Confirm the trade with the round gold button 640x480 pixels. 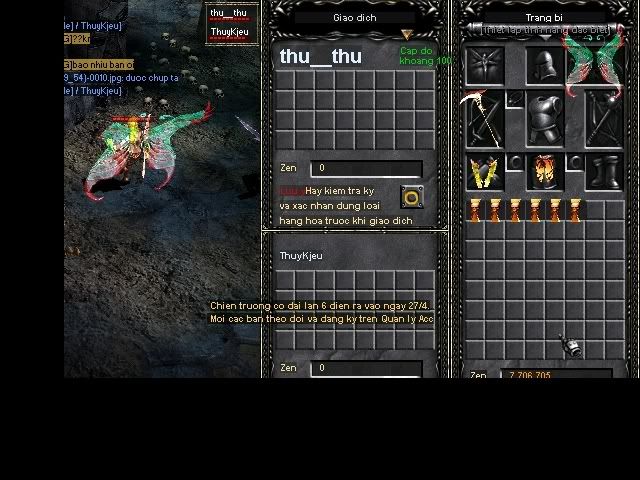click(410, 196)
